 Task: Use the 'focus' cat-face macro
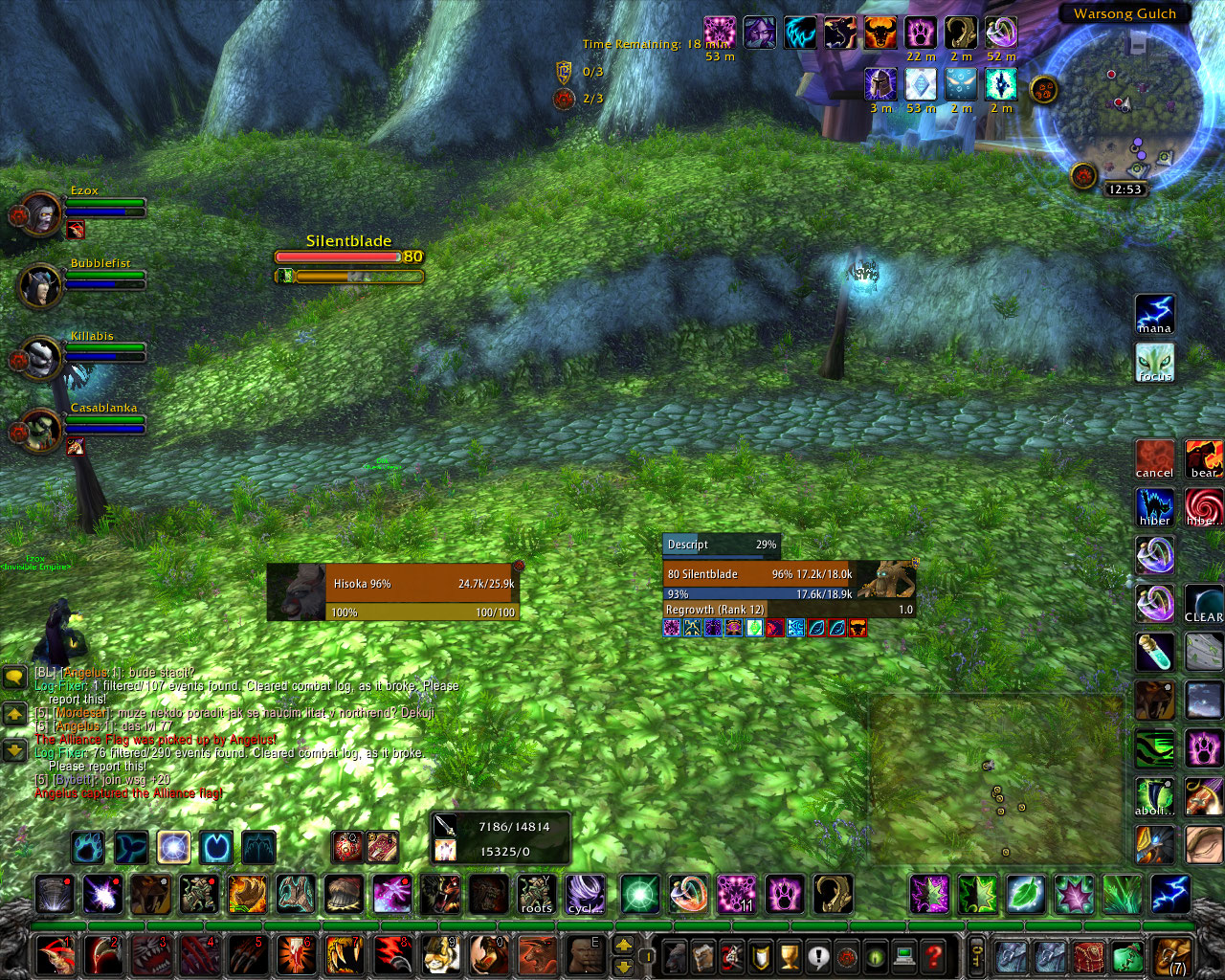1154,363
